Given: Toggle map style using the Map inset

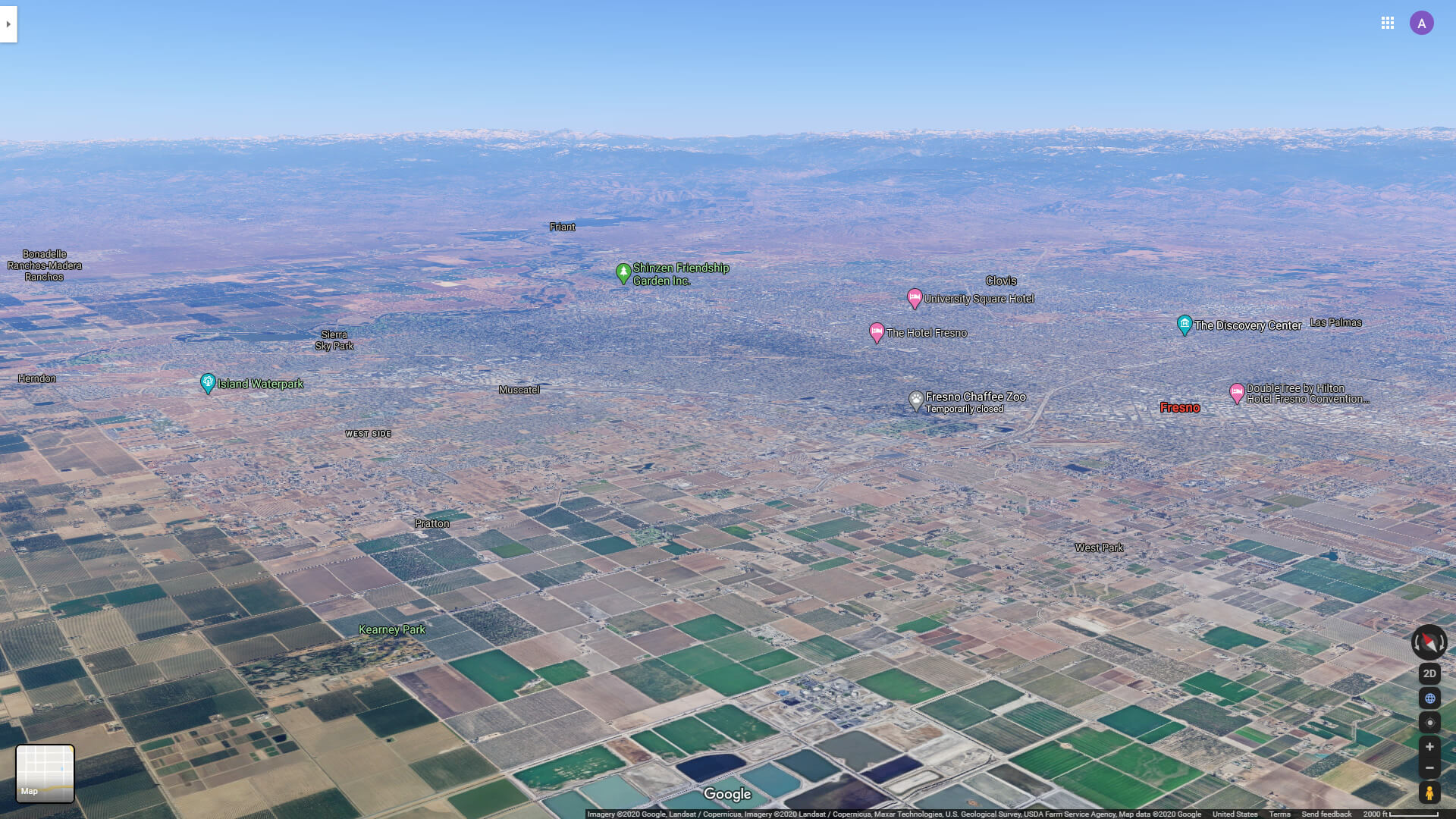Looking at the screenshot, I should point(44,772).
